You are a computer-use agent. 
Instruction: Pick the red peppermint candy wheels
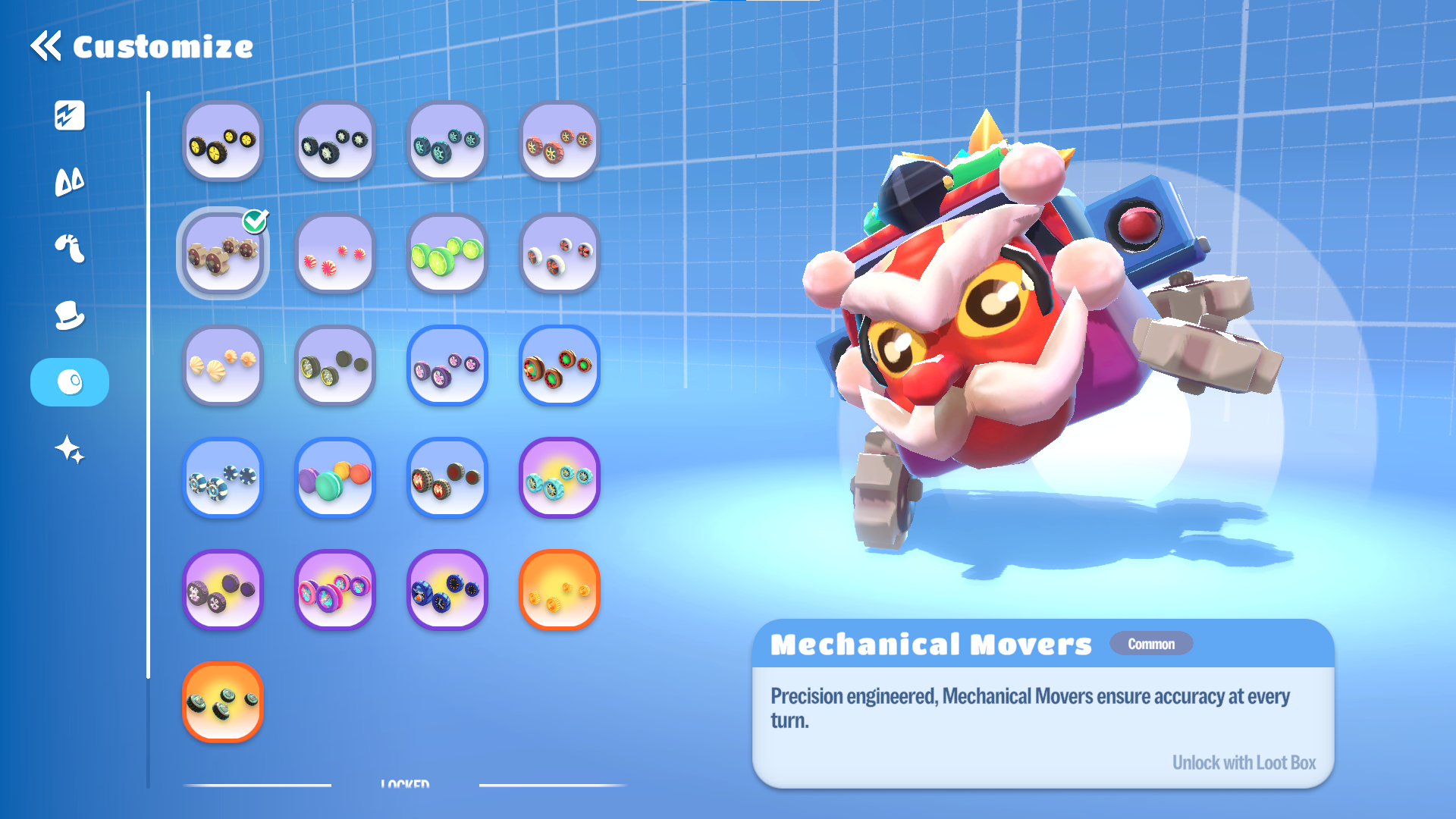pos(335,254)
